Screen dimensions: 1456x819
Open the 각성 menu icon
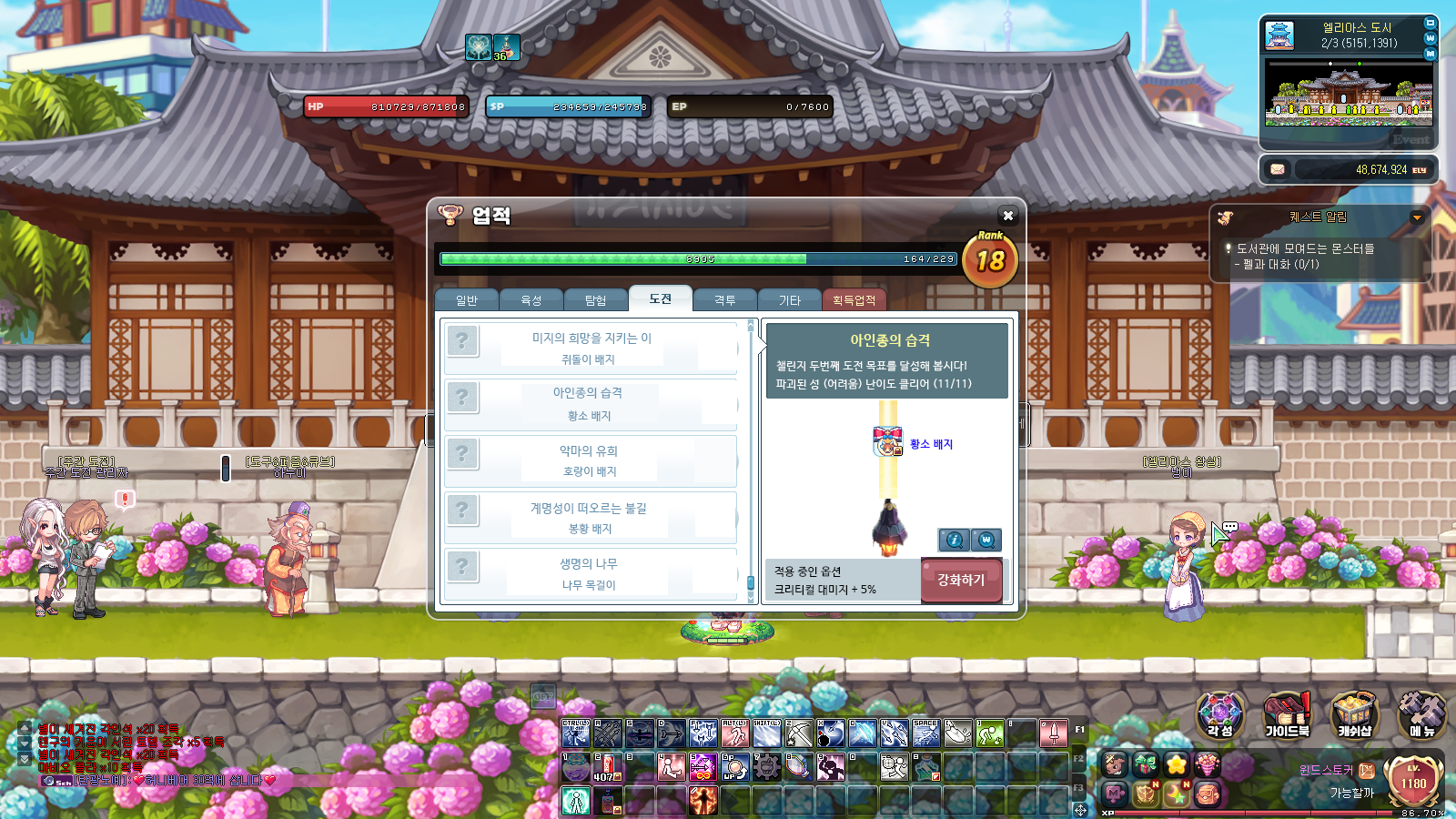point(1220,714)
